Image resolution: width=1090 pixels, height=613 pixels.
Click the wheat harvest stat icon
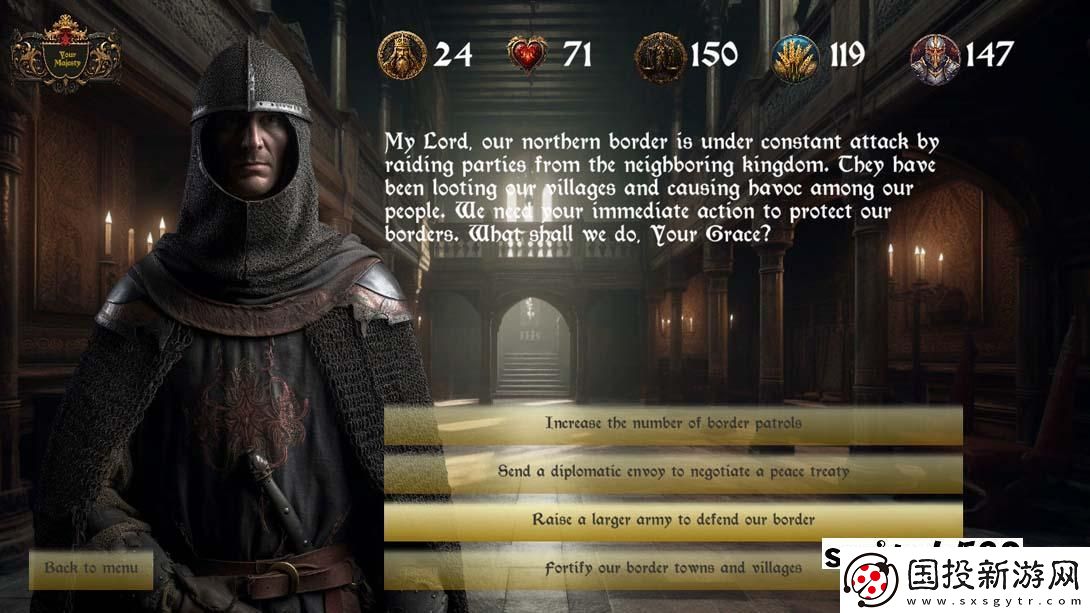796,55
